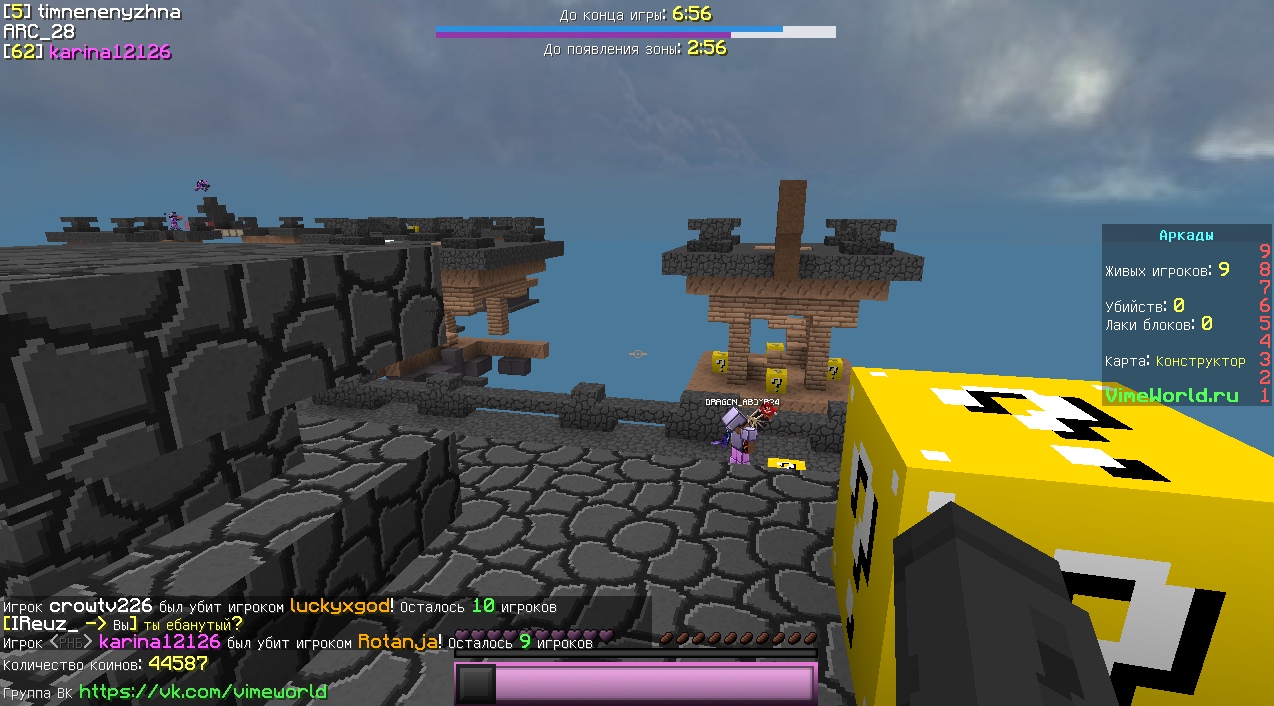Click Rotanja's name in the chat feed
This screenshot has width=1274, height=706.
tap(398, 642)
